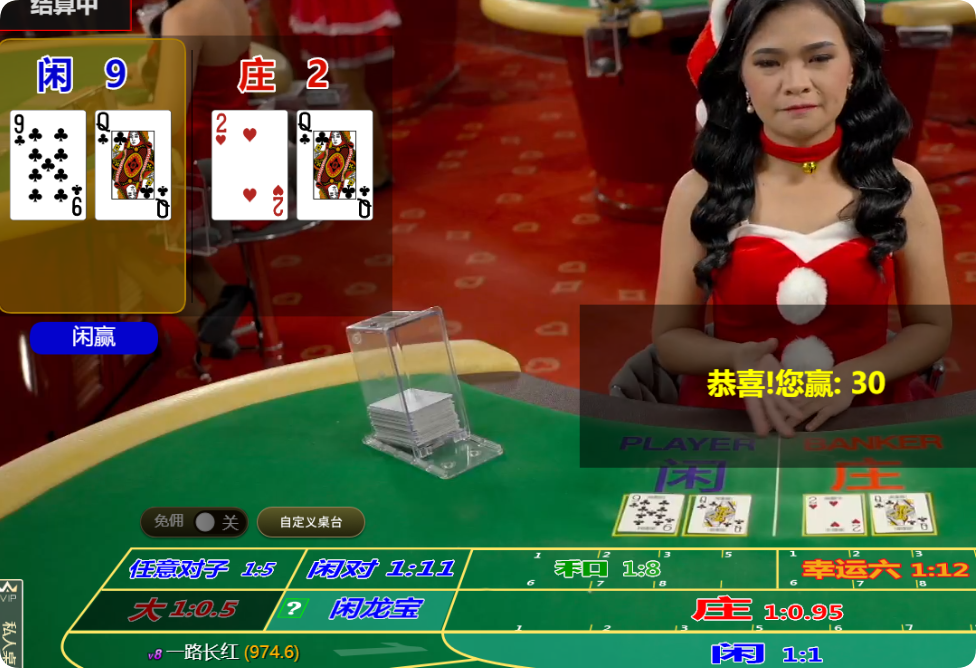Open the 自定义桌台 custom table button
Image resolution: width=976 pixels, height=668 pixels.
pyautogui.click(x=310, y=522)
